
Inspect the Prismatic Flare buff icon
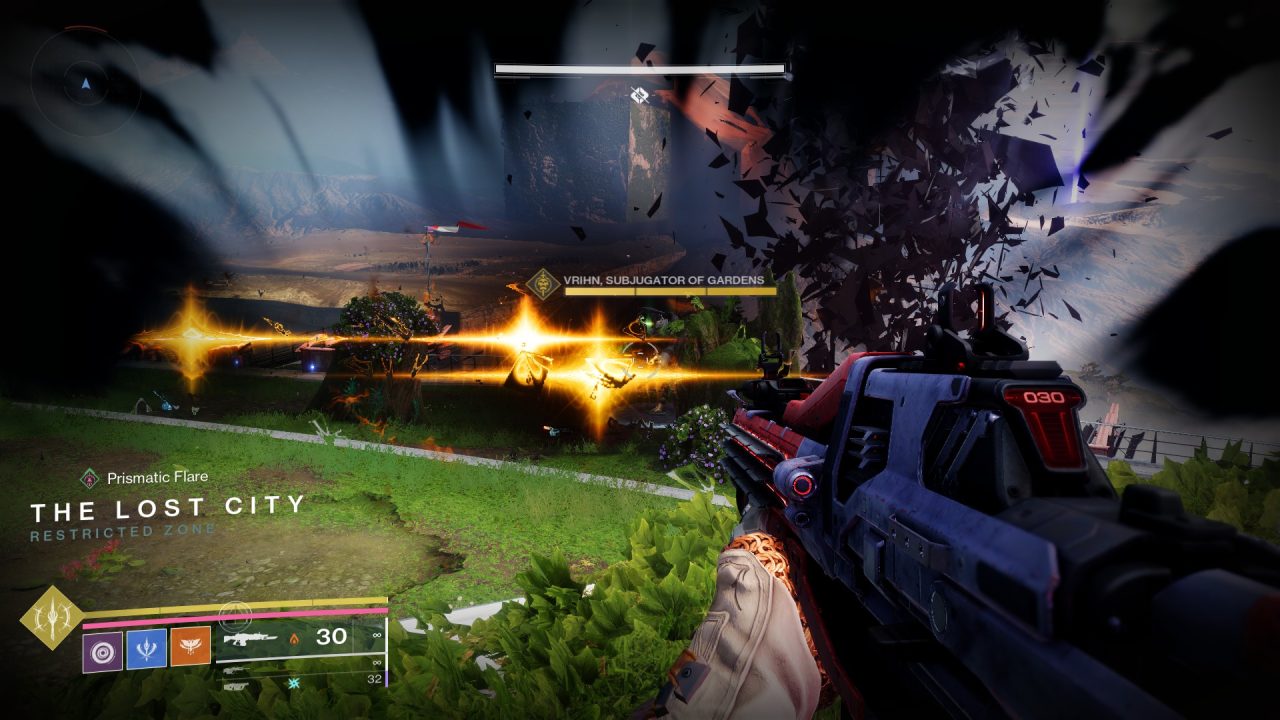point(90,478)
